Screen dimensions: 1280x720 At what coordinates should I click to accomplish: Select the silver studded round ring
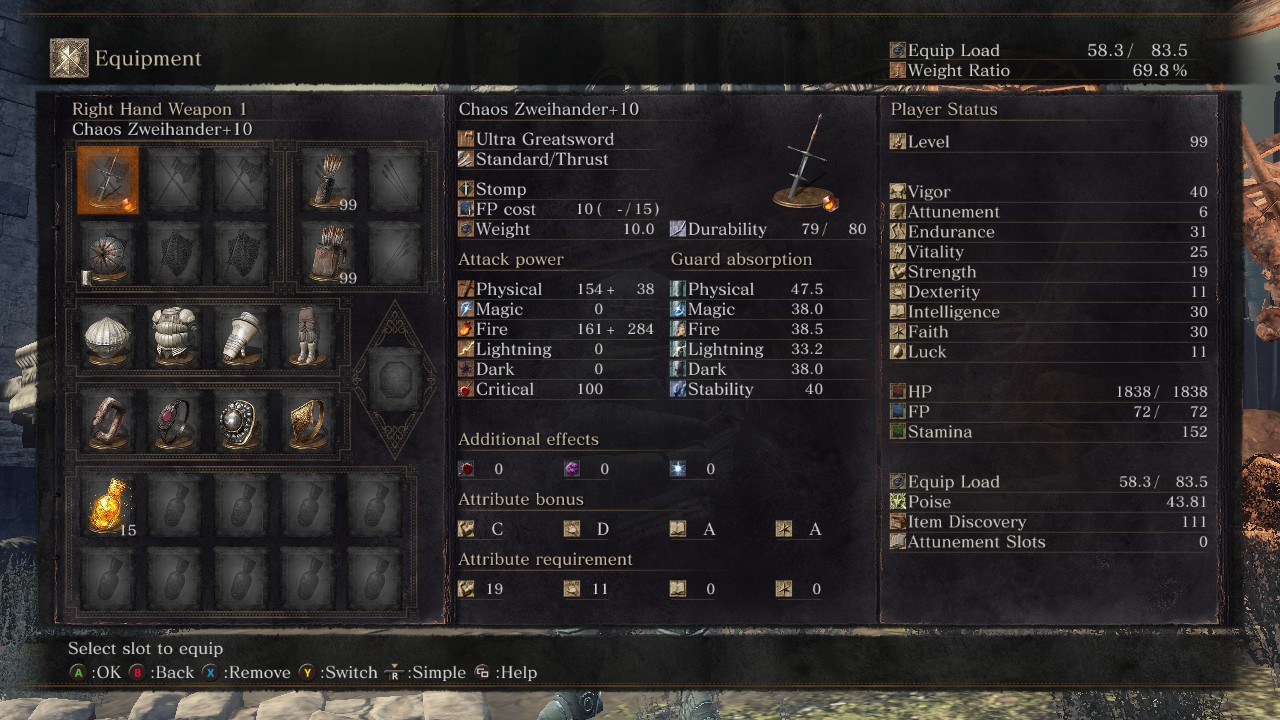[240, 422]
